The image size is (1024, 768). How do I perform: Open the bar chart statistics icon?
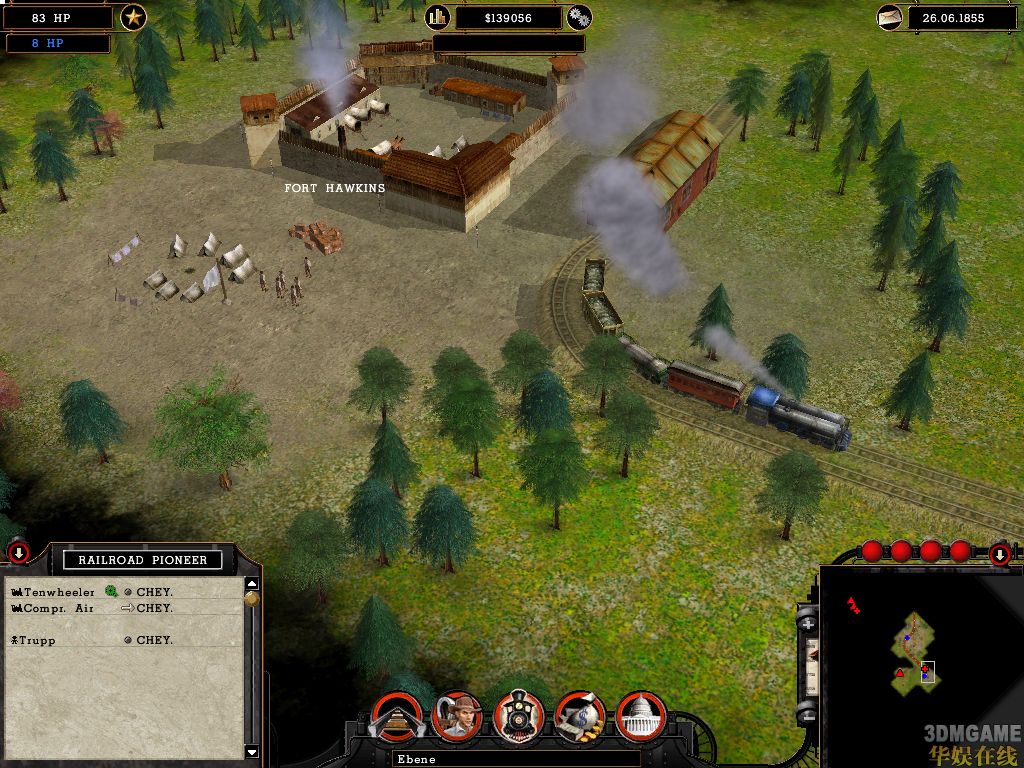coord(438,17)
